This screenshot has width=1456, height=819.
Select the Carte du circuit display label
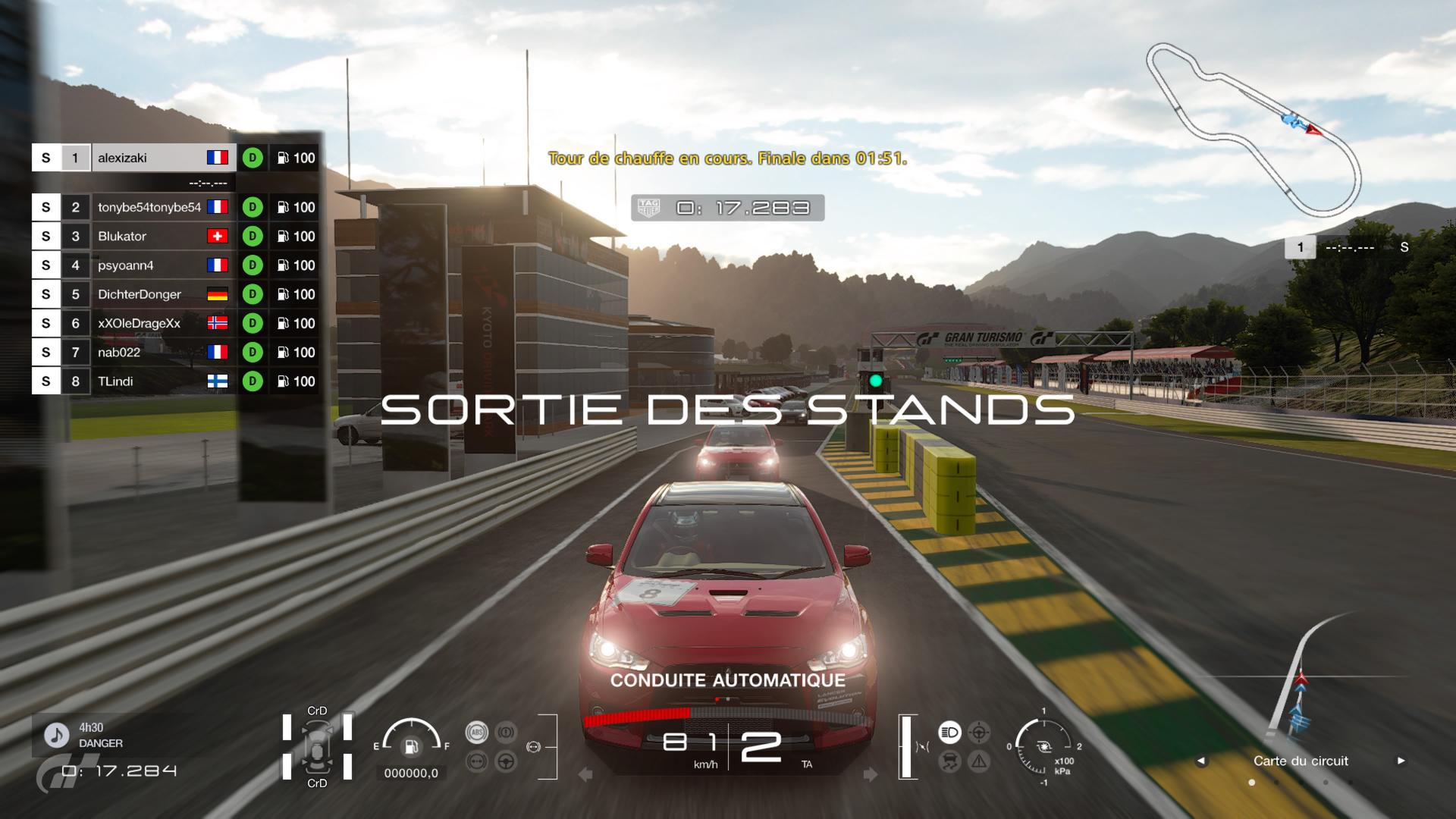[1301, 761]
